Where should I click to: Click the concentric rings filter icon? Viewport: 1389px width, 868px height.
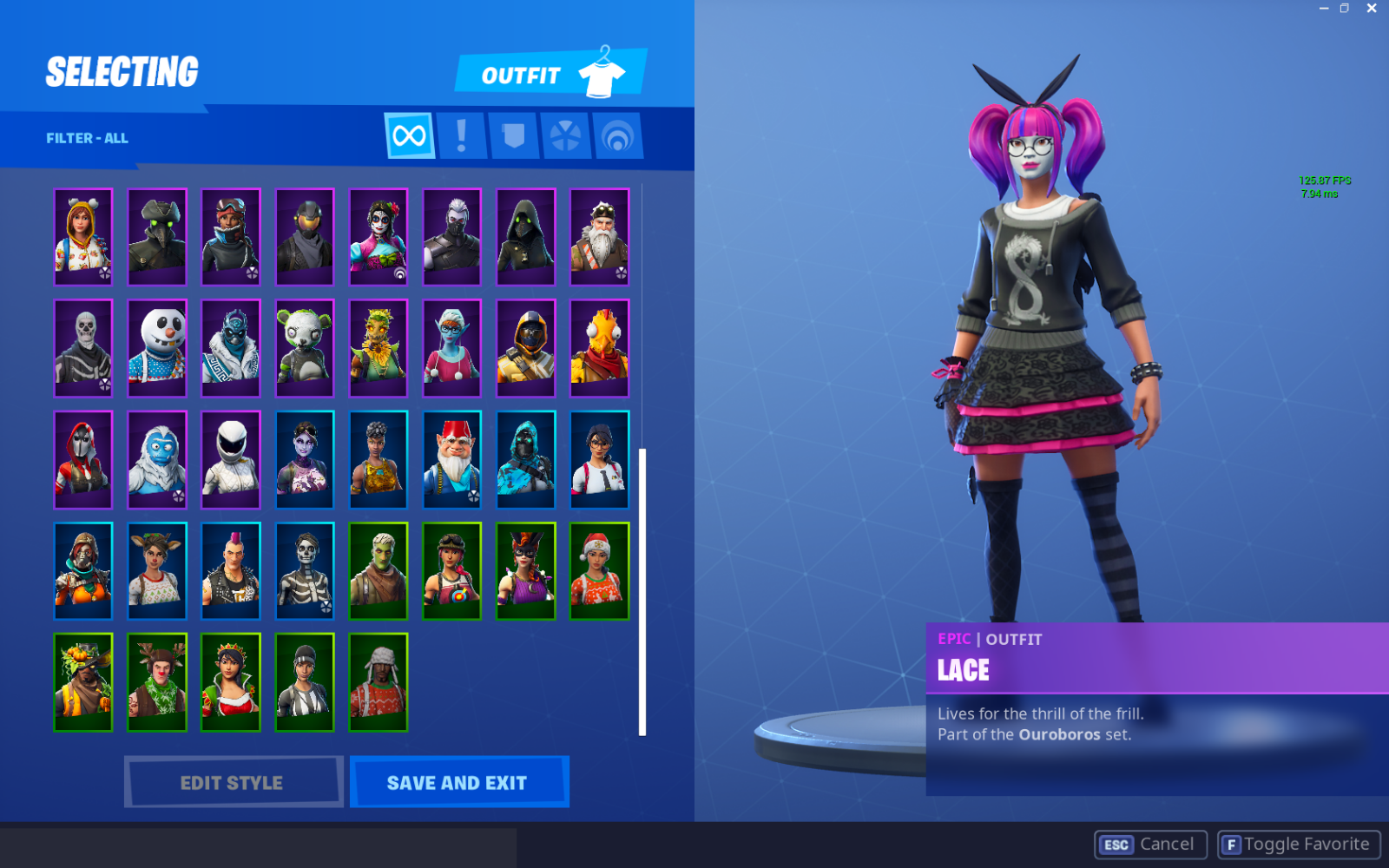click(617, 135)
